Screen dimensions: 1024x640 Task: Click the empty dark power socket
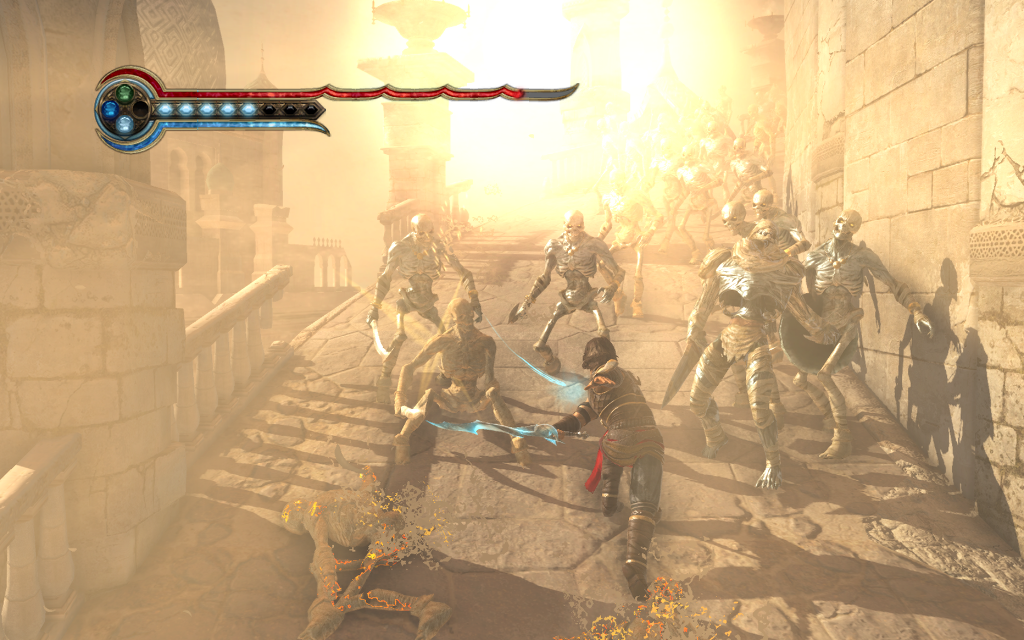(x=140, y=108)
